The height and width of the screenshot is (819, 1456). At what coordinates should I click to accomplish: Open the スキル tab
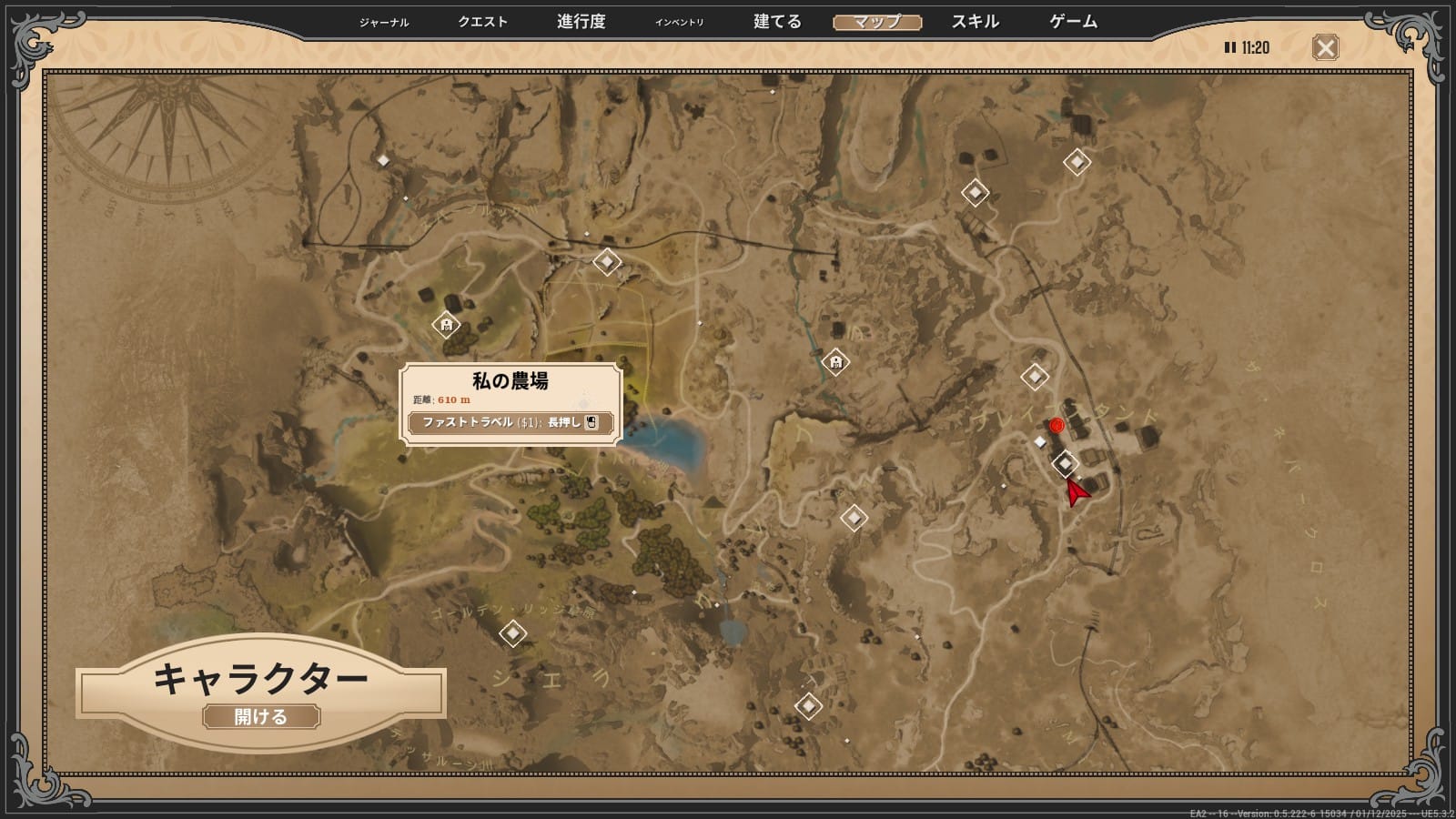(x=976, y=22)
